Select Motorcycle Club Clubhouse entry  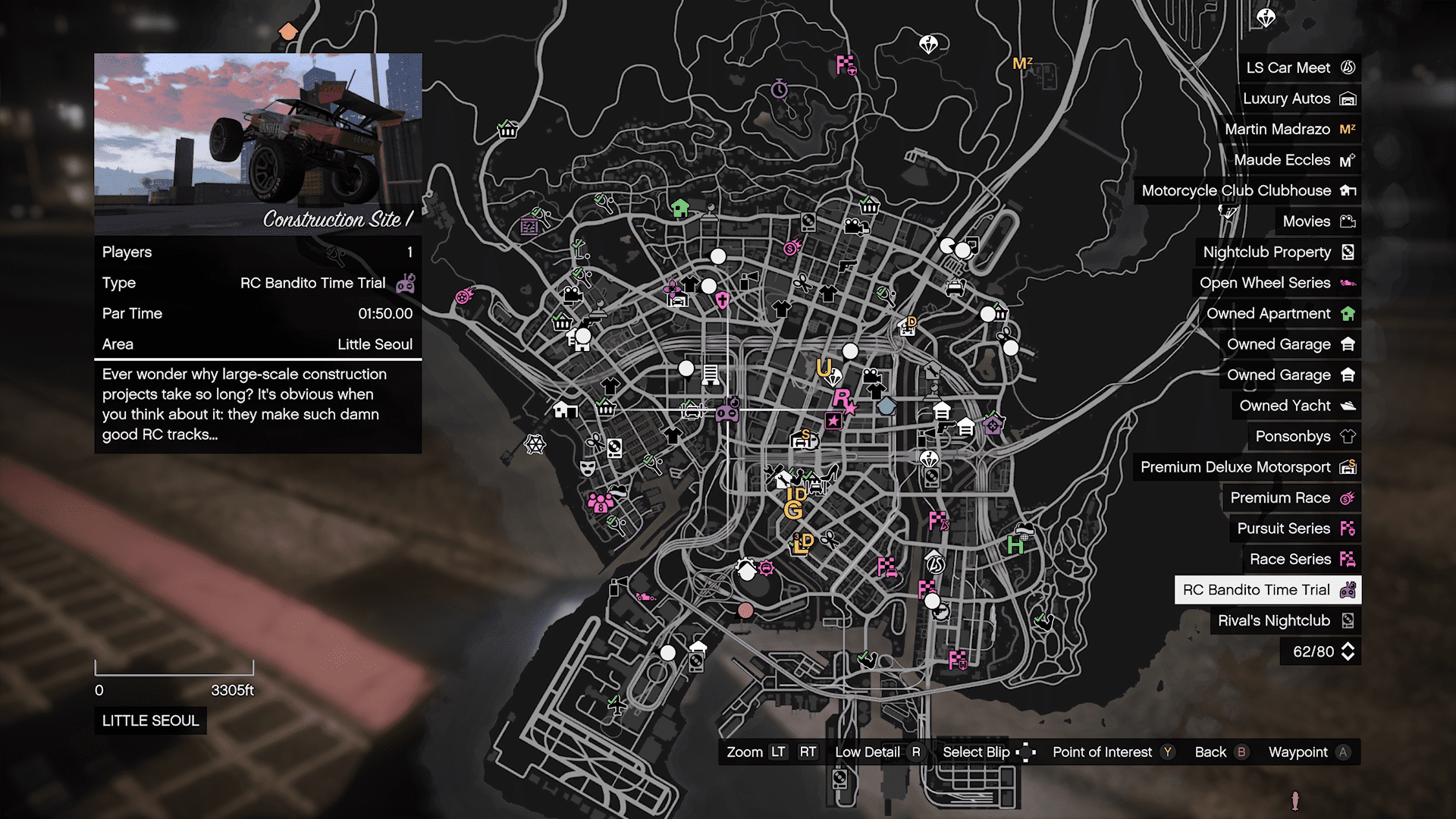[x=1247, y=191]
